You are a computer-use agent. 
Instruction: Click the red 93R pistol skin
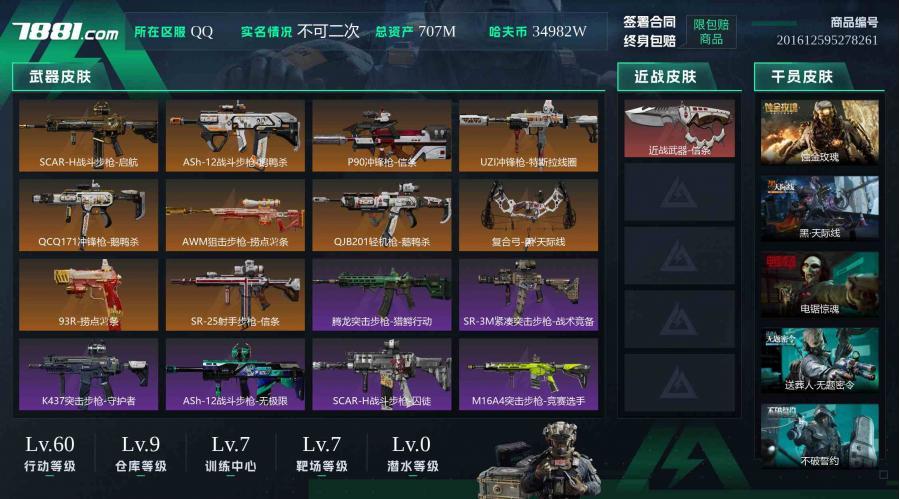point(88,294)
